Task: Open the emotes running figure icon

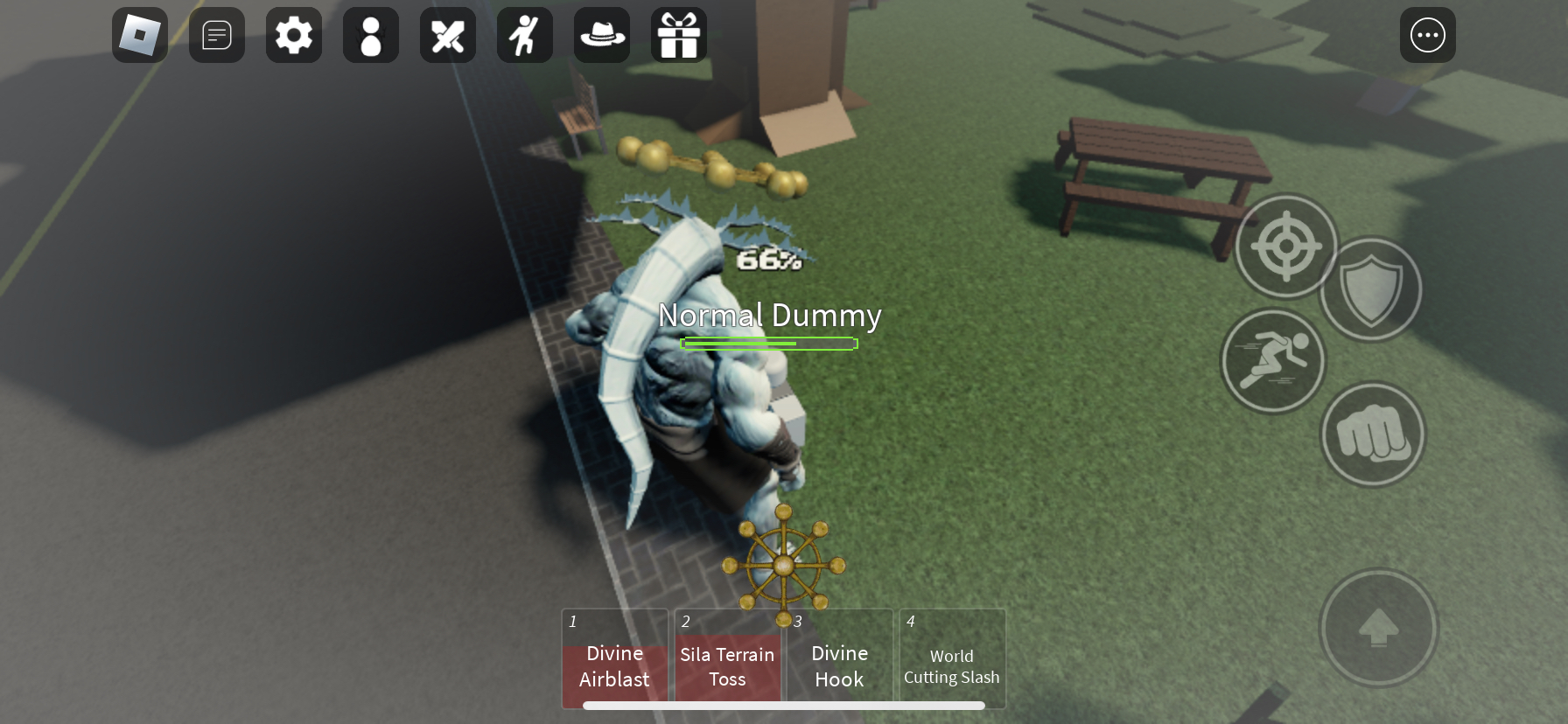Action: pyautogui.click(x=525, y=36)
